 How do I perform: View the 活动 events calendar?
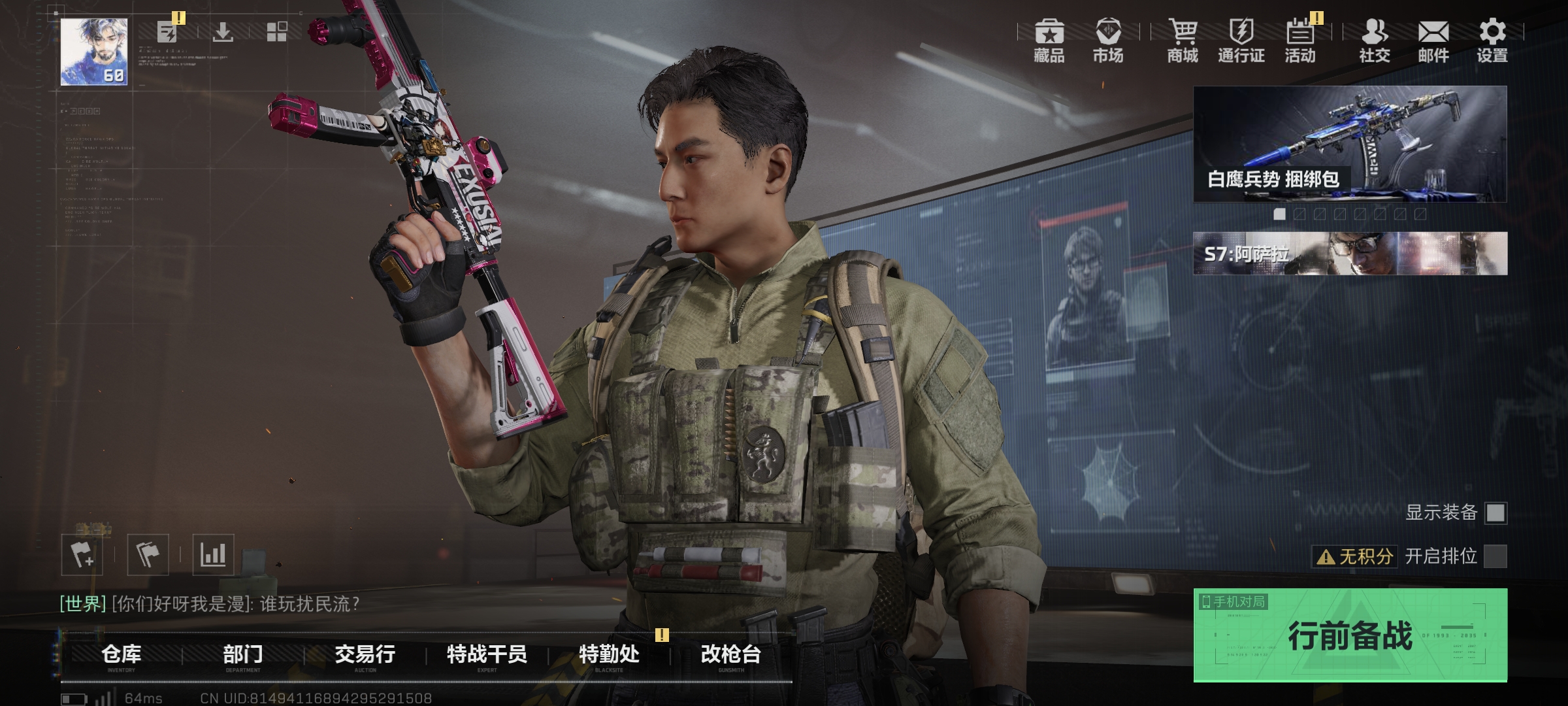1300,40
